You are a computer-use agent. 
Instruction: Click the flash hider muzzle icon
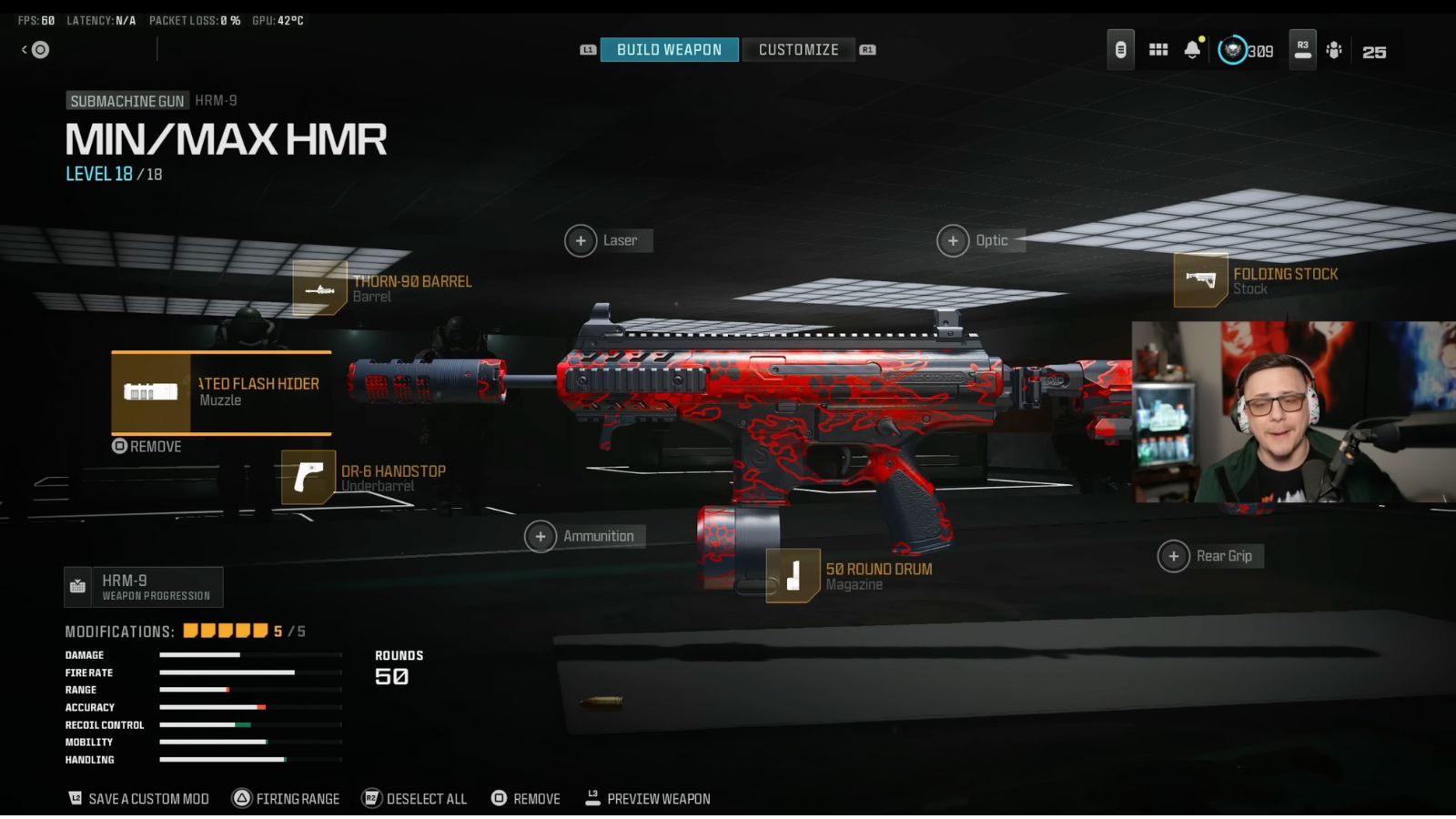151,391
